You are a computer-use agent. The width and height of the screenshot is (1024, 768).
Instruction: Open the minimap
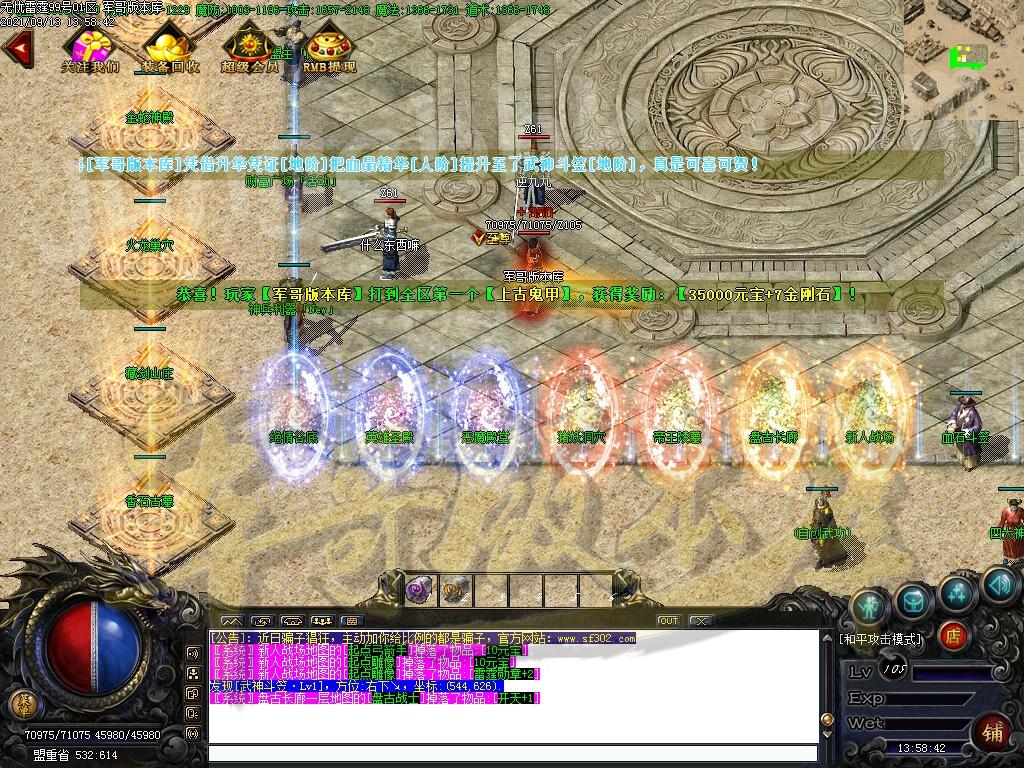(963, 60)
